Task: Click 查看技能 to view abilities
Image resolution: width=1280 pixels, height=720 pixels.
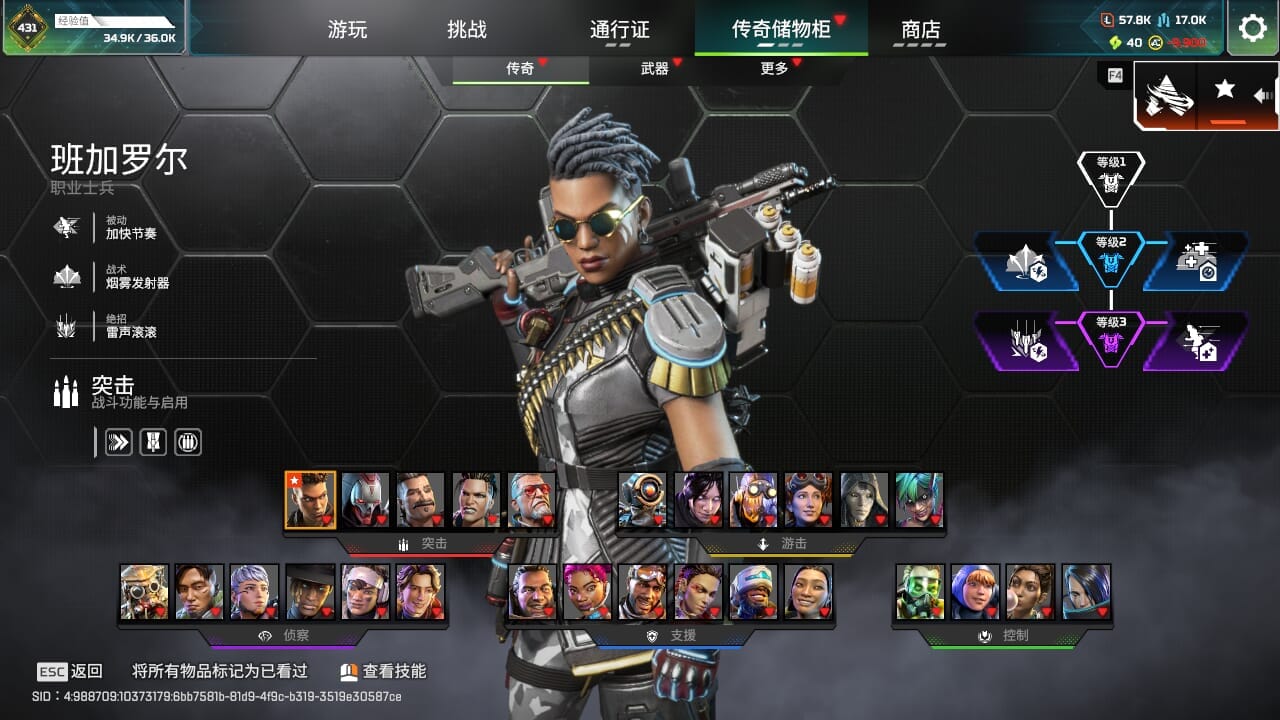Action: pyautogui.click(x=383, y=672)
